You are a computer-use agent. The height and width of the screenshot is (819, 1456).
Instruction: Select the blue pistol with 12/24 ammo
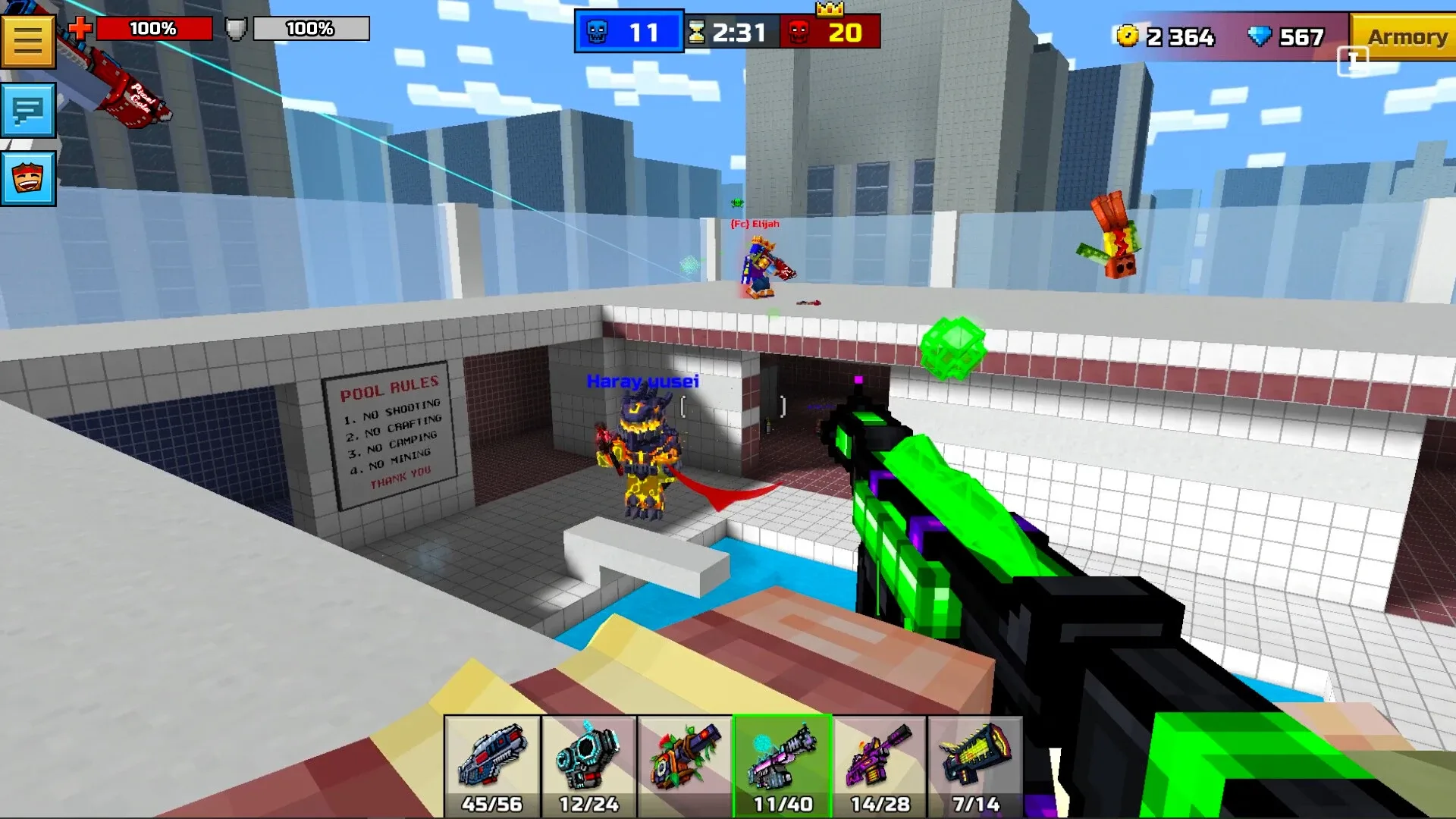click(x=589, y=762)
